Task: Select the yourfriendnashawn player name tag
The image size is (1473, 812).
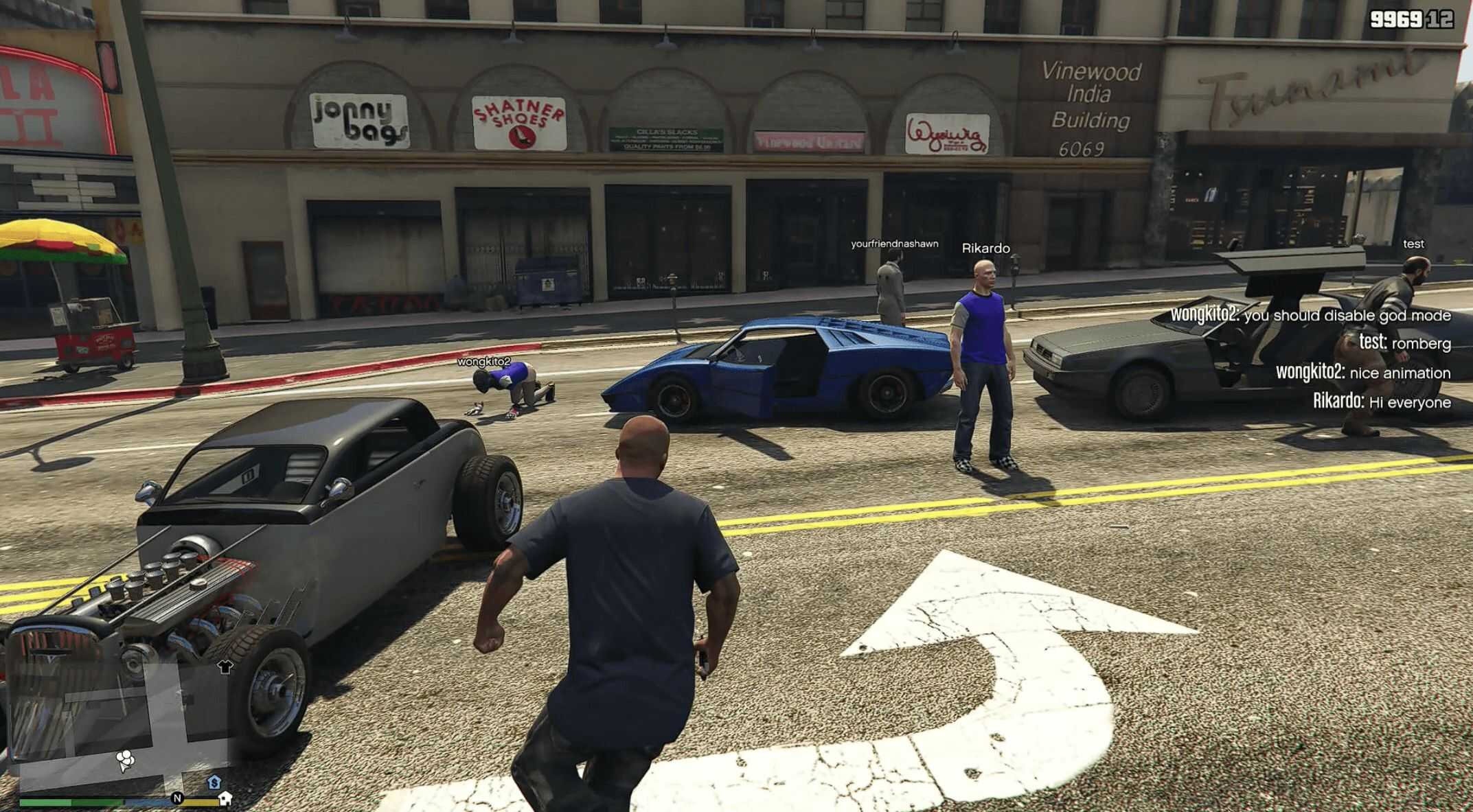Action: tap(894, 244)
